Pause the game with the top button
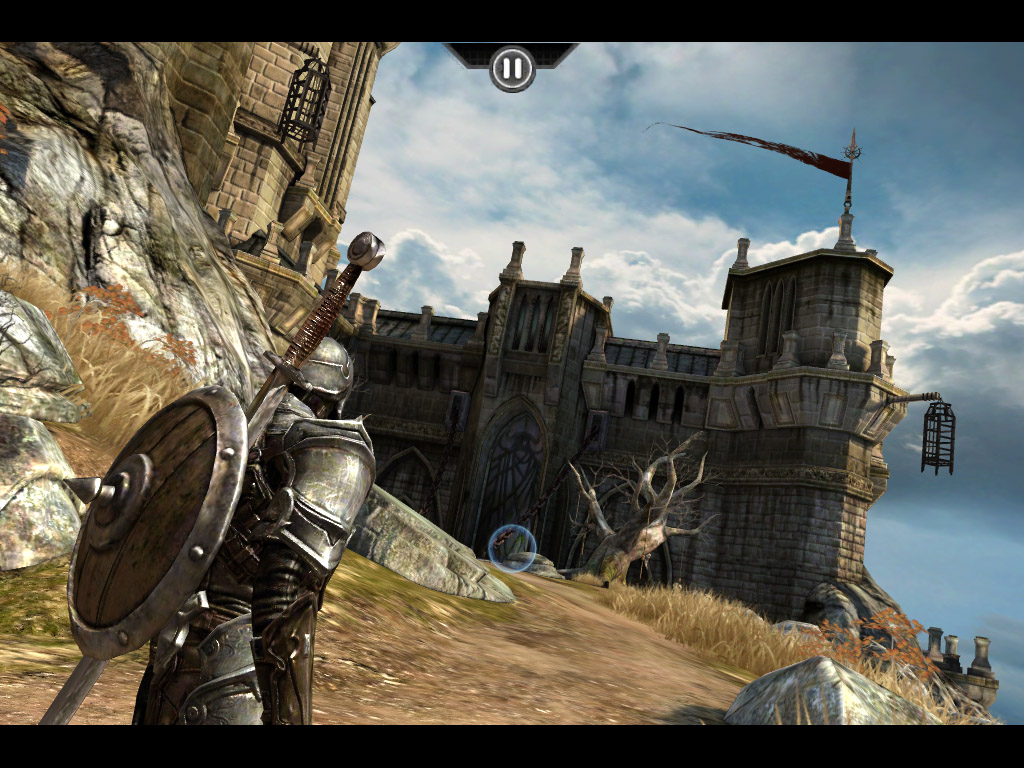This screenshot has height=768, width=1024. (512, 68)
